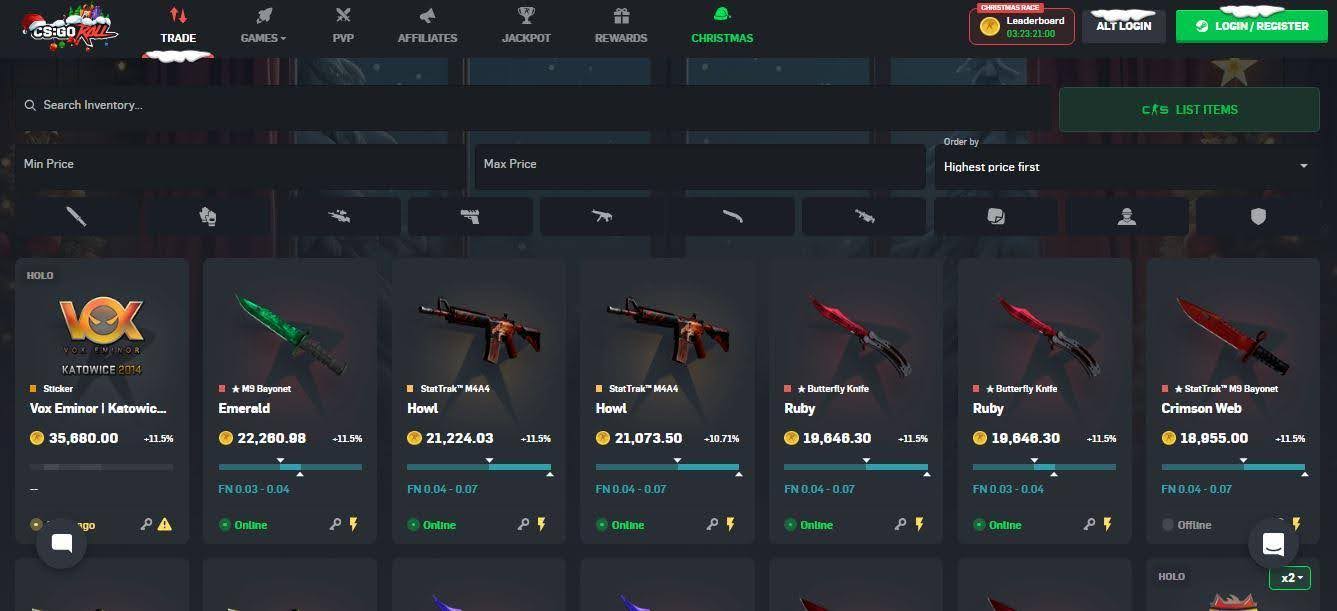1337x611 pixels.
Task: Visit the Christmas event tab
Action: 722,27
